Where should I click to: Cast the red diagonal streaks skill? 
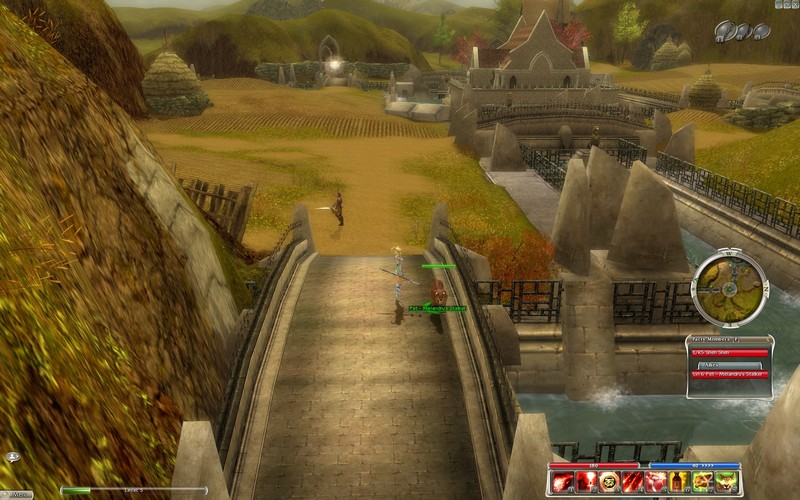click(633, 482)
